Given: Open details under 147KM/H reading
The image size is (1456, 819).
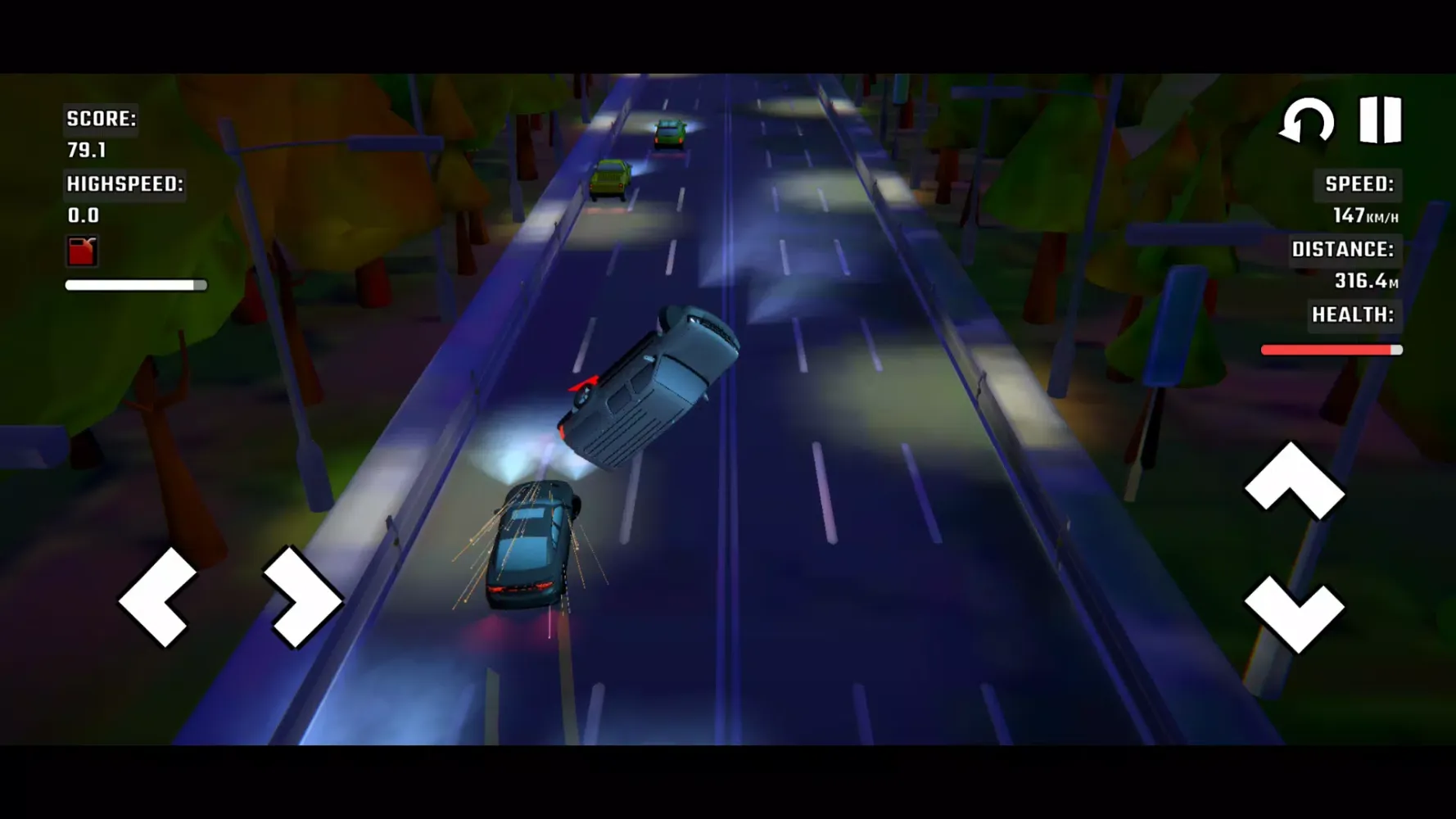Looking at the screenshot, I should coord(1364,215).
